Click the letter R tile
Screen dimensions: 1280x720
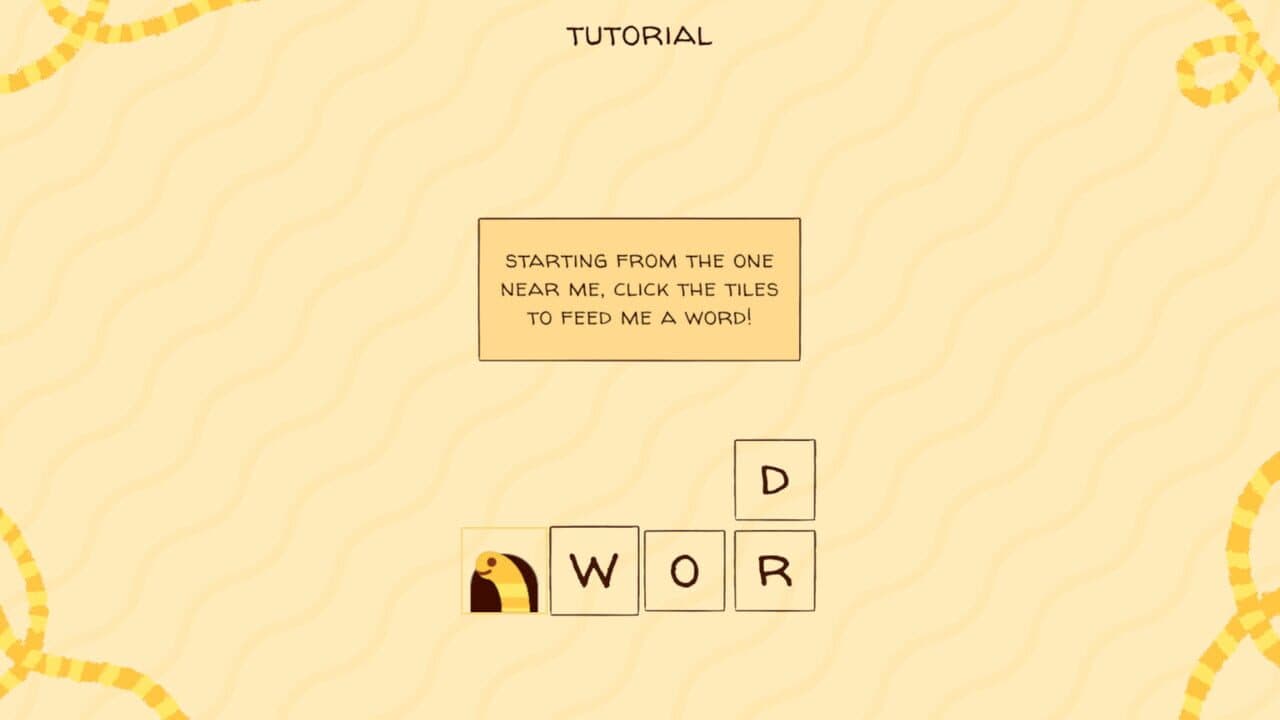point(774,571)
